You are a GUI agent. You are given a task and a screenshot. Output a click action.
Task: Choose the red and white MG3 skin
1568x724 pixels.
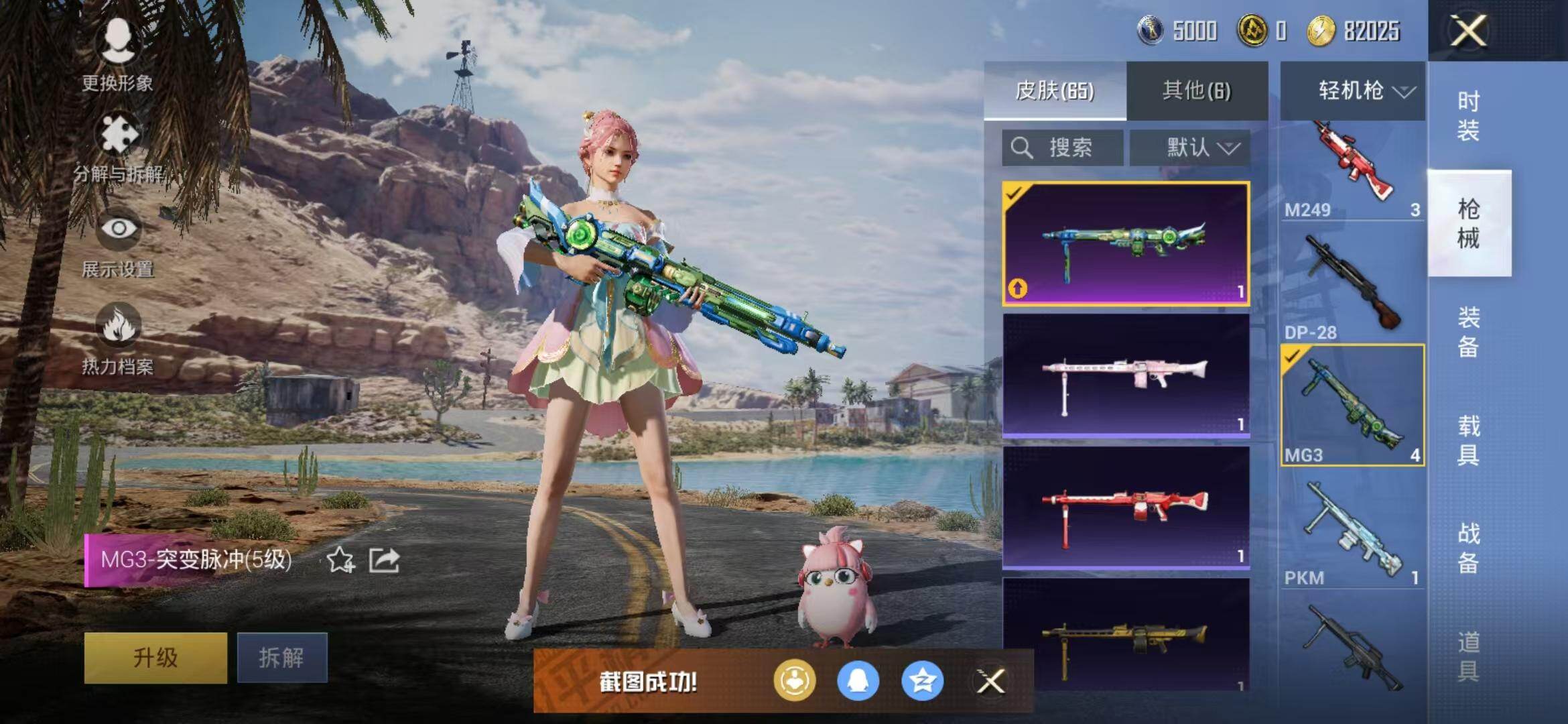tap(1126, 507)
